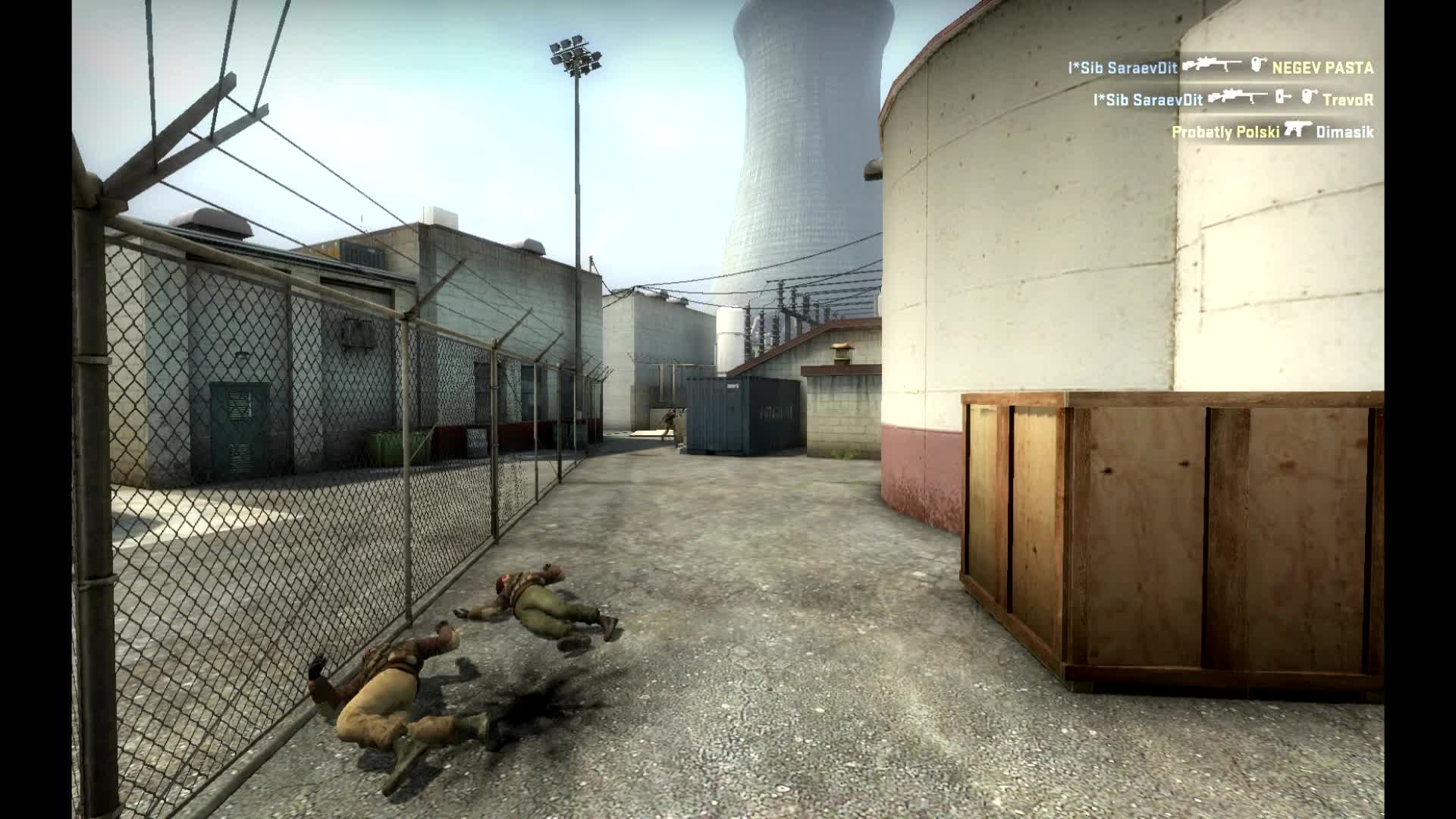Click the AWP sniper rifle icon beside NEGEV PASTA

tap(1212, 65)
